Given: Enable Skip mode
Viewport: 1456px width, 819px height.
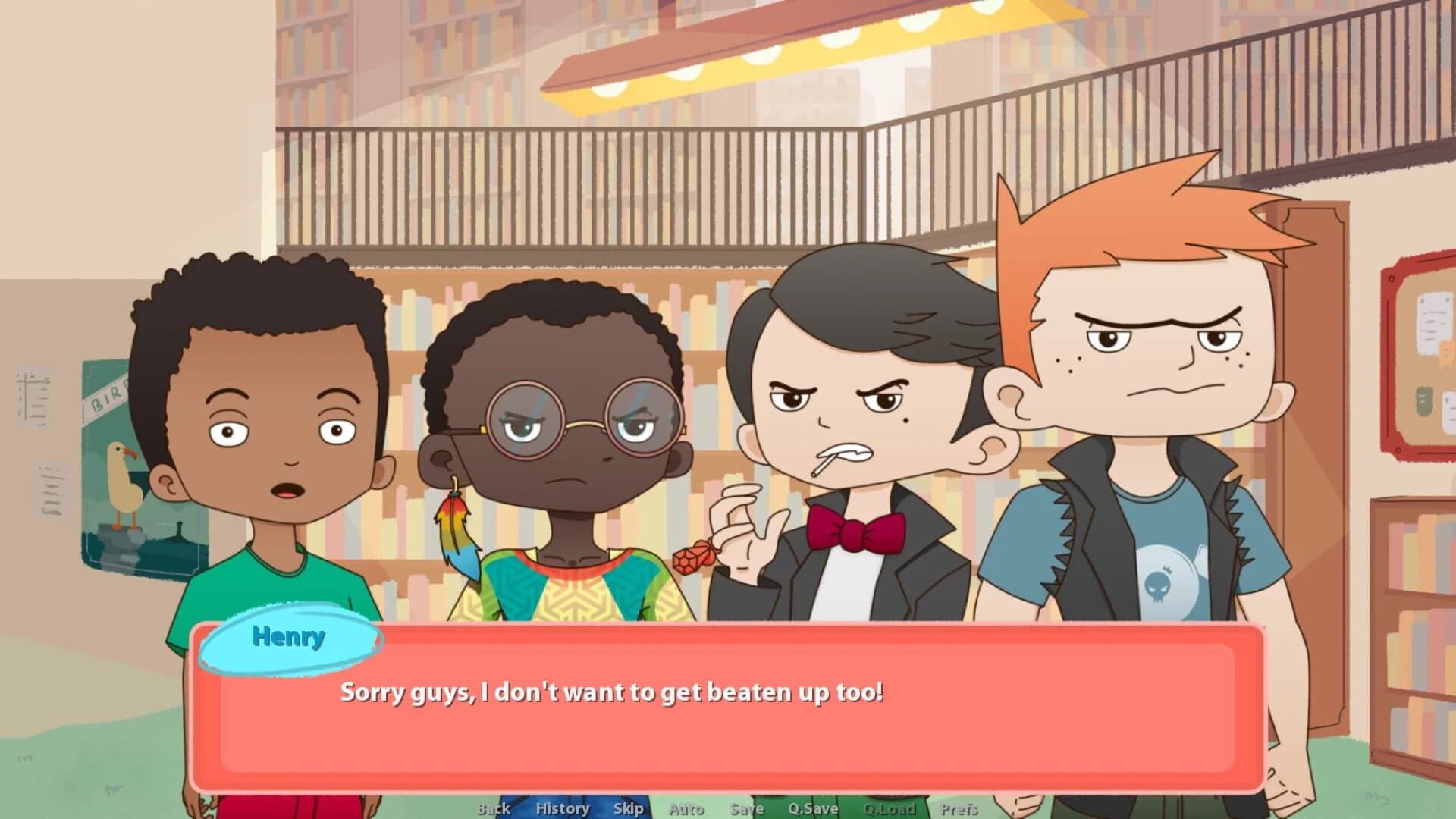Looking at the screenshot, I should 628,808.
